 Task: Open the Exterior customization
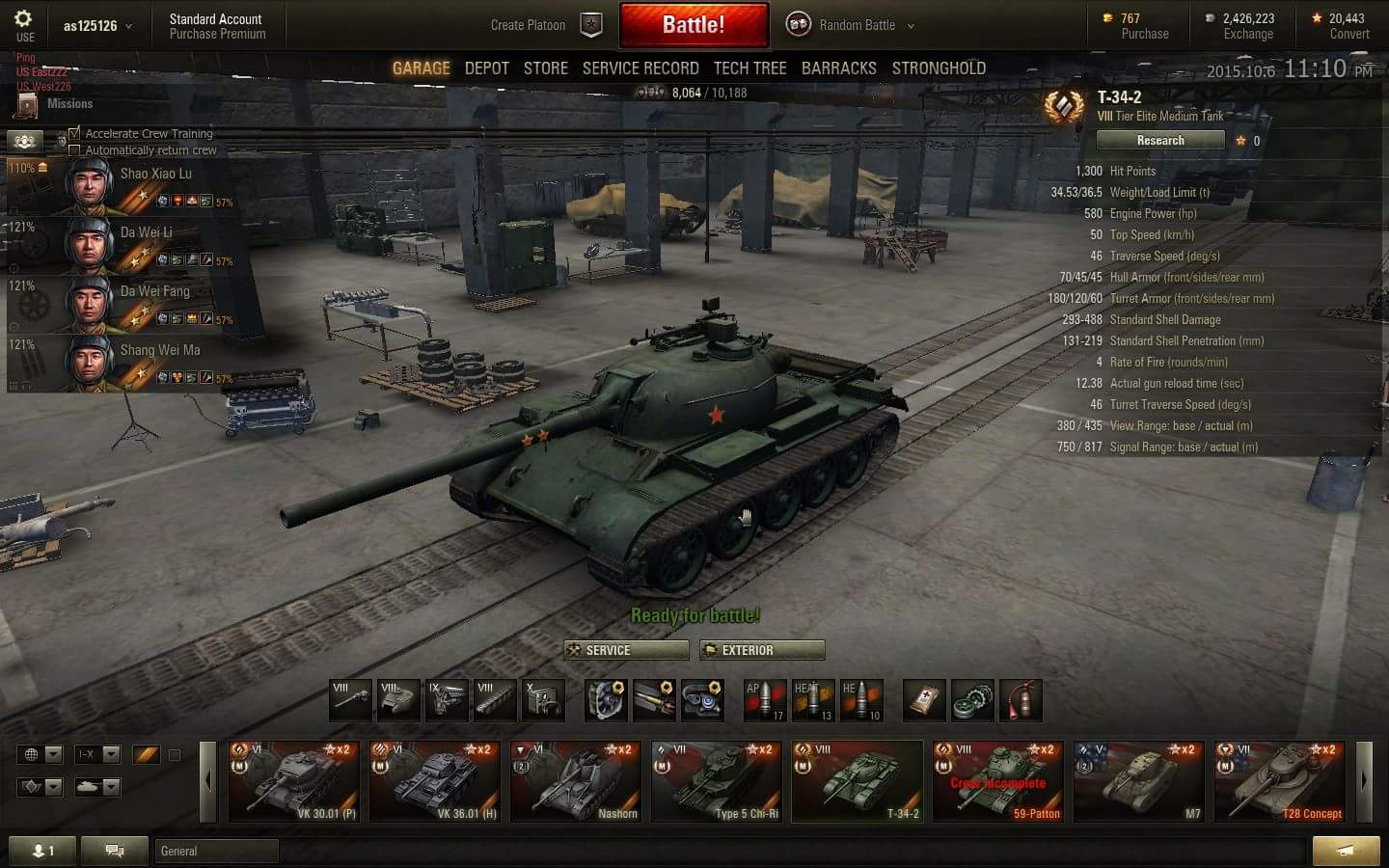[x=762, y=650]
